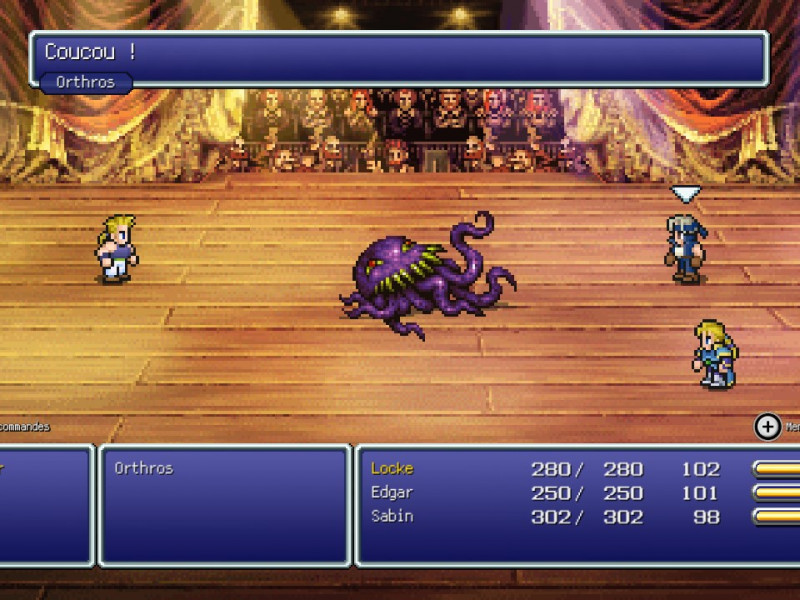The width and height of the screenshot is (800, 600).
Task: Select Locke in the party list
Action: coord(392,468)
